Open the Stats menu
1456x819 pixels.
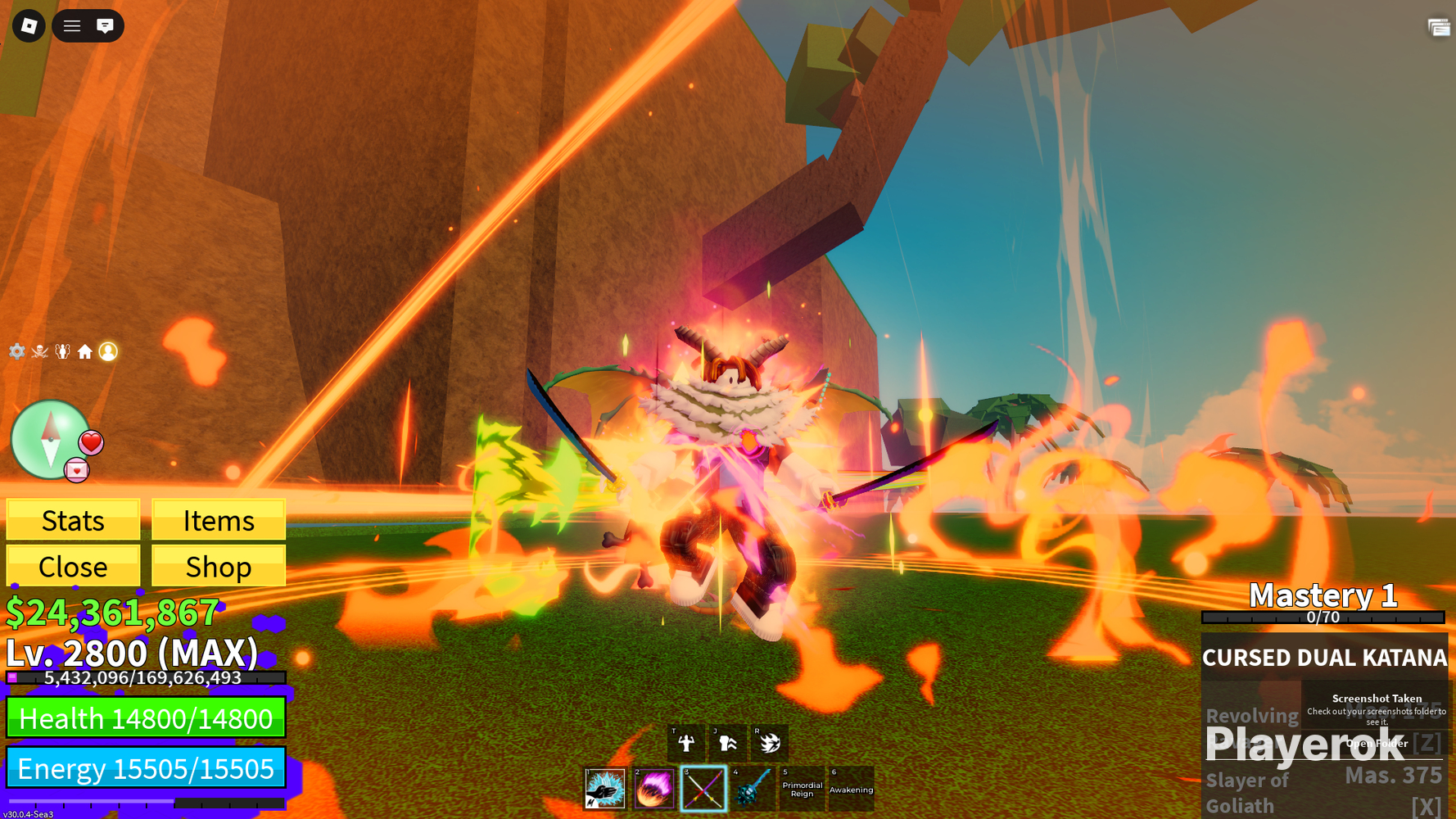tap(73, 520)
